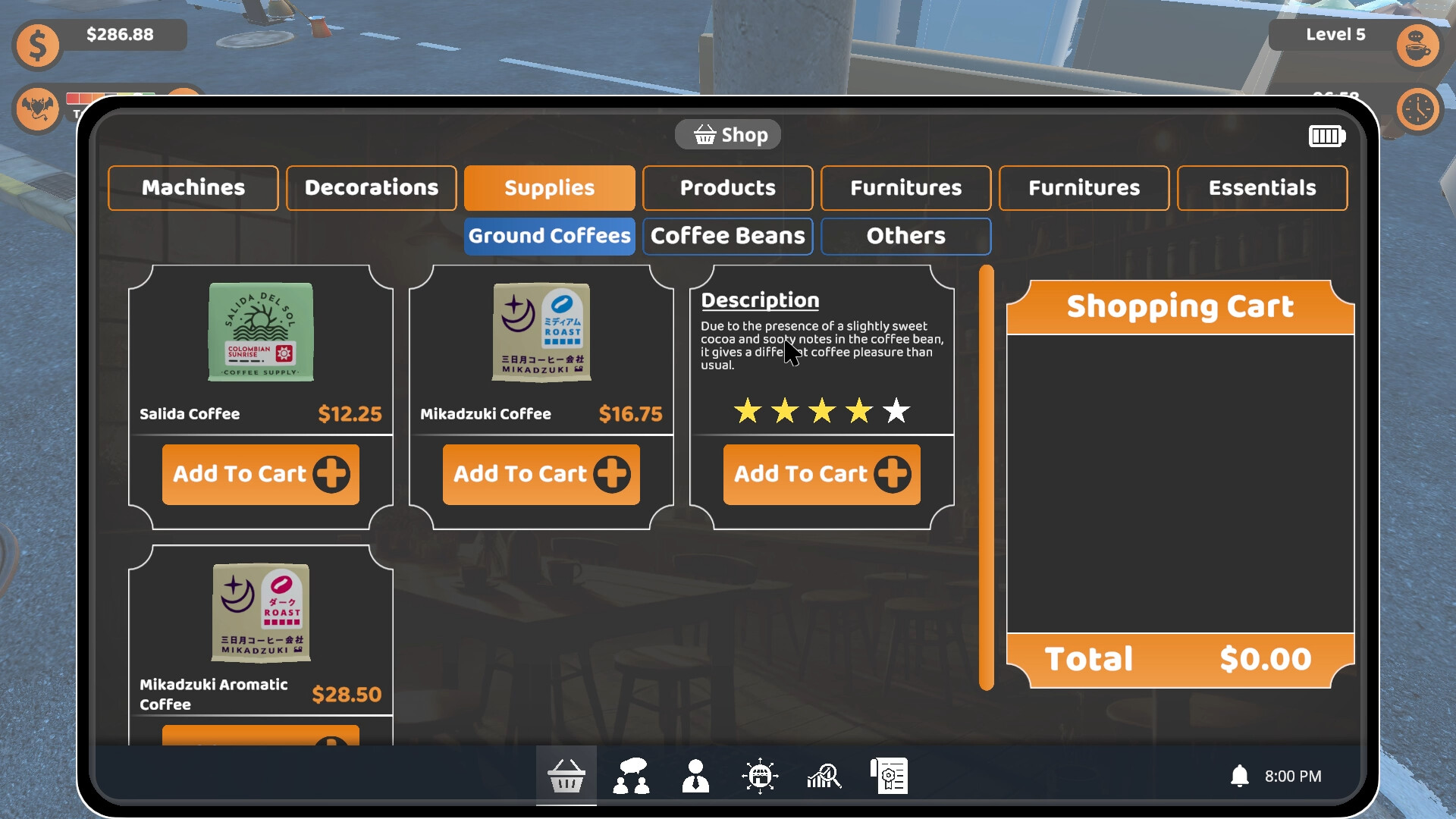Click the battery indicator on the tablet
Image resolution: width=1456 pixels, height=819 pixels.
1327,136
